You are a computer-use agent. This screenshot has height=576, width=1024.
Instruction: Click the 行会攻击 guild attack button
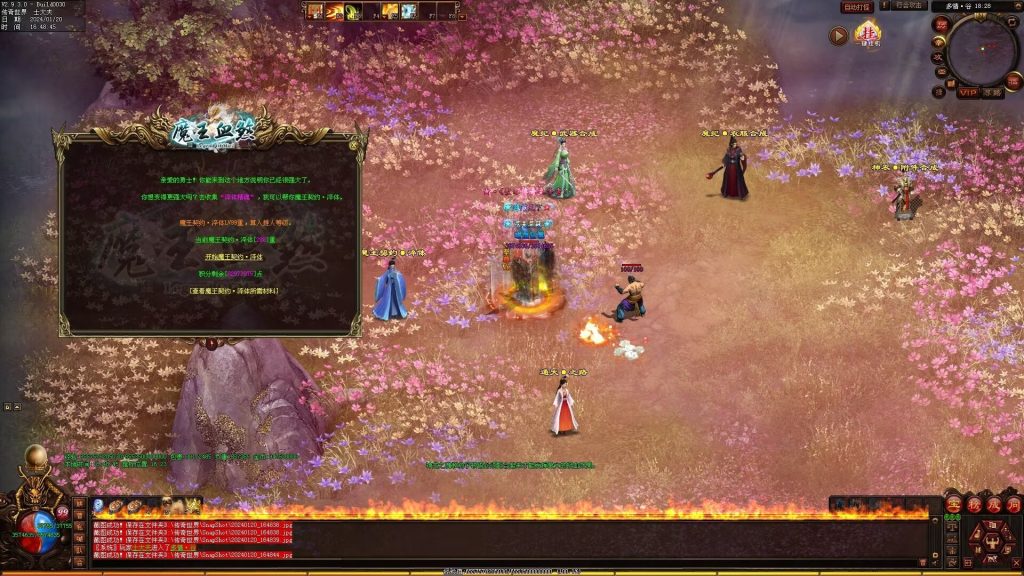[x=909, y=7]
